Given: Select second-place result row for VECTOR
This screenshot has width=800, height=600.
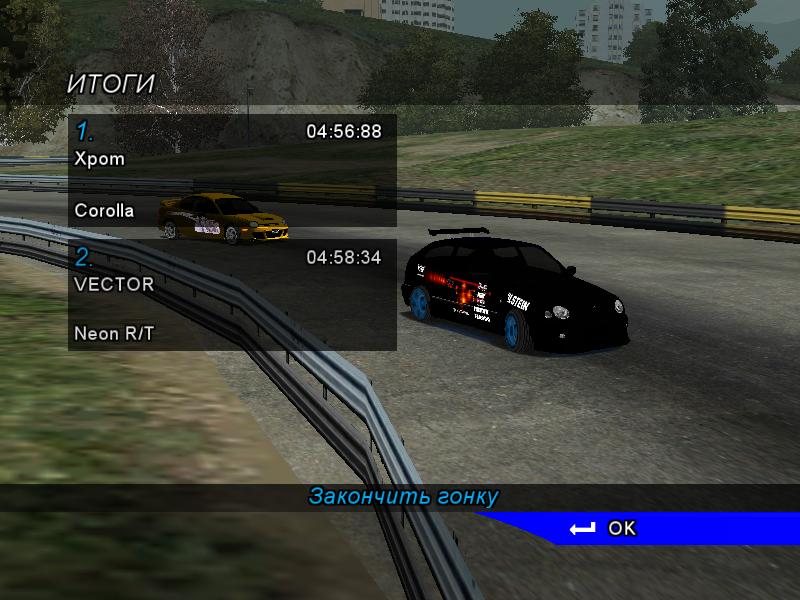Looking at the screenshot, I should (232, 295).
